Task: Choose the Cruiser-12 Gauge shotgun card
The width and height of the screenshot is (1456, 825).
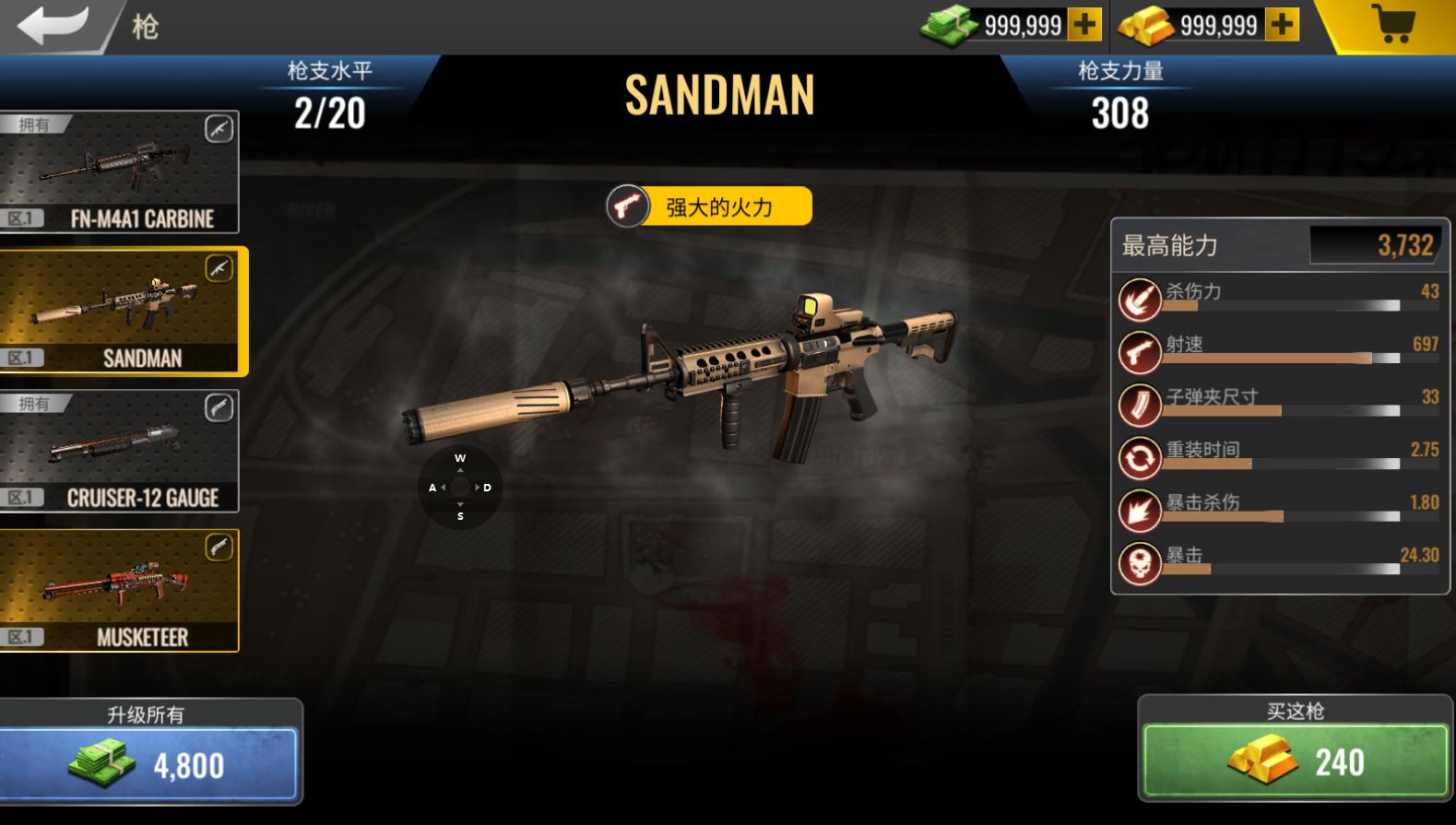Action: click(120, 452)
